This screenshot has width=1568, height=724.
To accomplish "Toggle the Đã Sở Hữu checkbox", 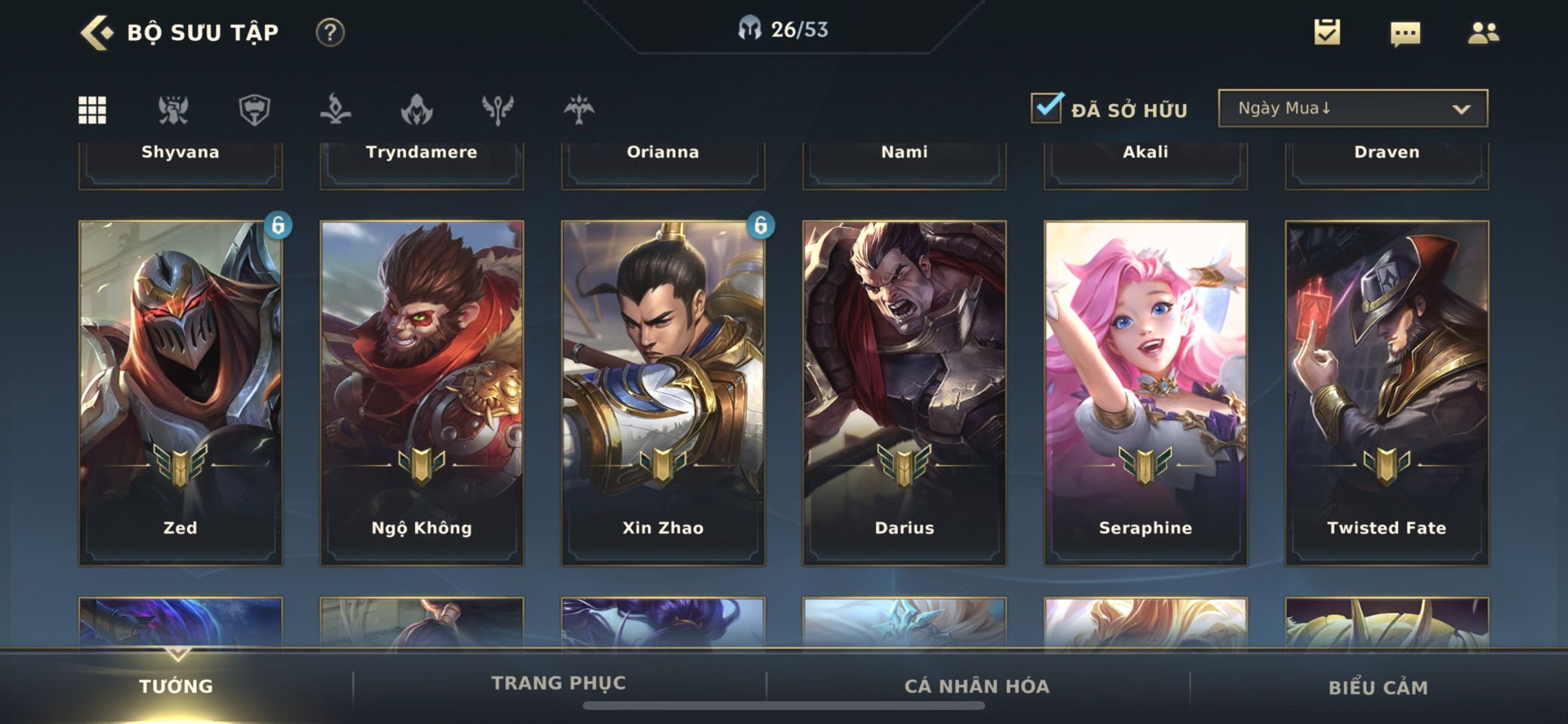I will pyautogui.click(x=1047, y=108).
